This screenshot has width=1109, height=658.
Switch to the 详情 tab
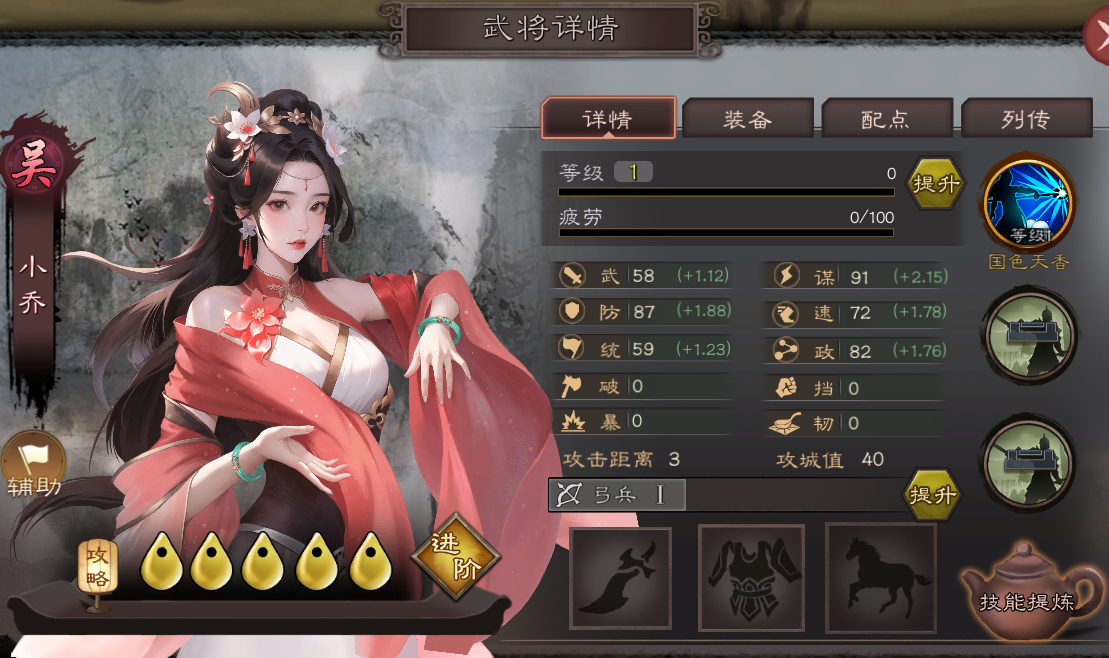click(x=608, y=119)
